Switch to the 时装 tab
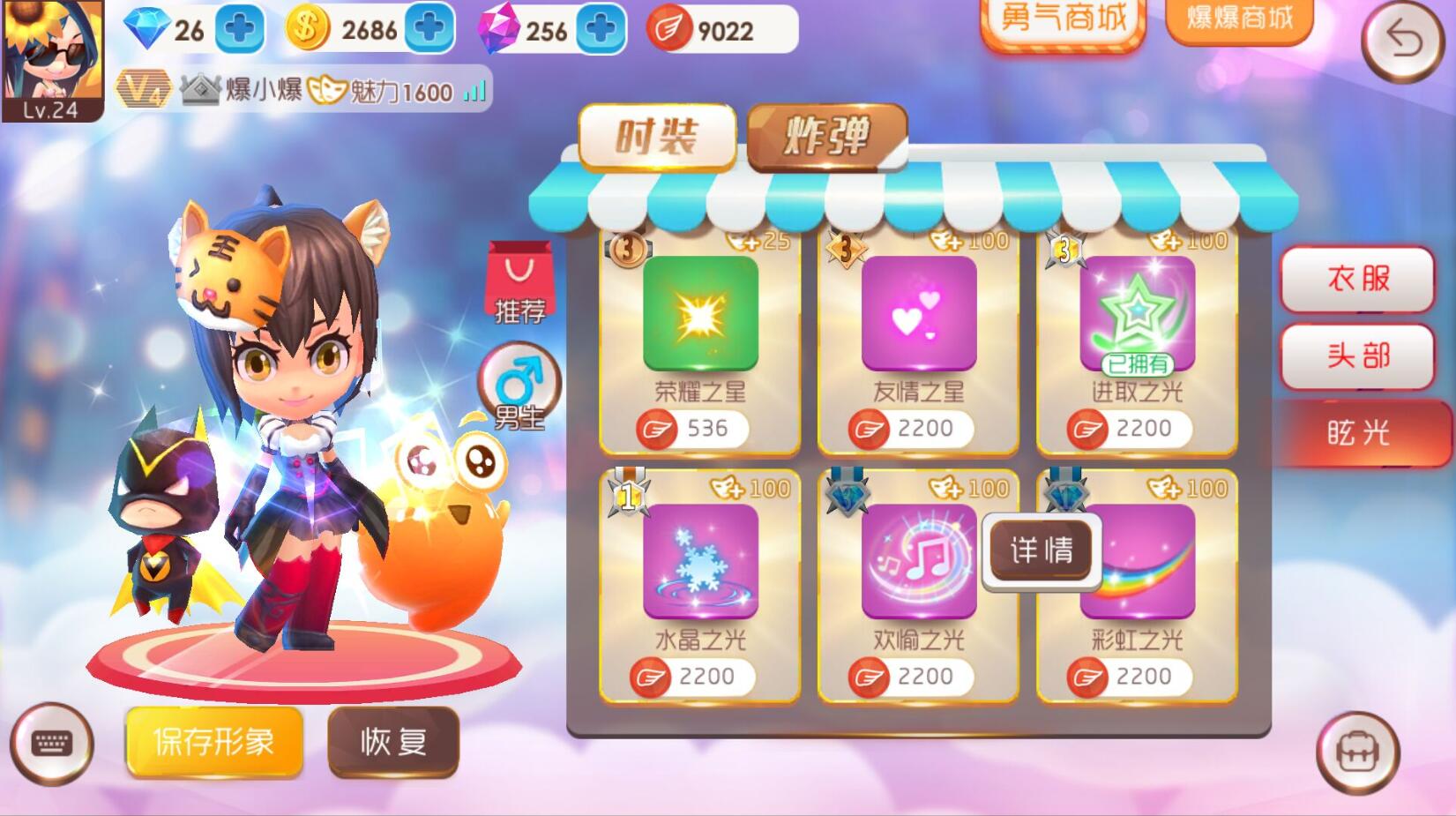This screenshot has width=1456, height=816. (x=657, y=137)
